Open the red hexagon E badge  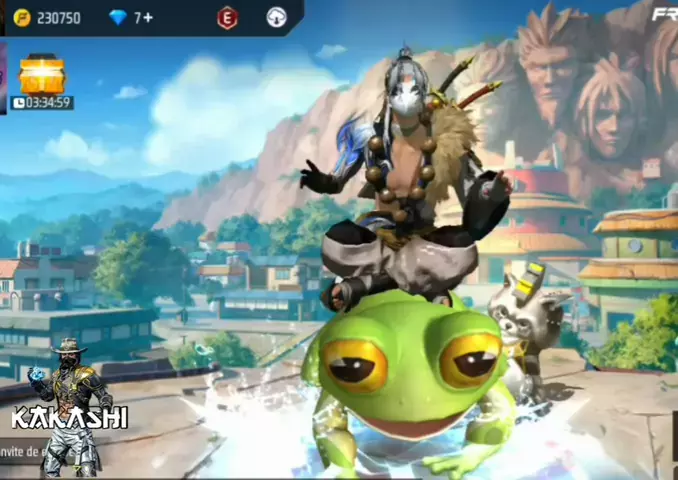pos(228,17)
